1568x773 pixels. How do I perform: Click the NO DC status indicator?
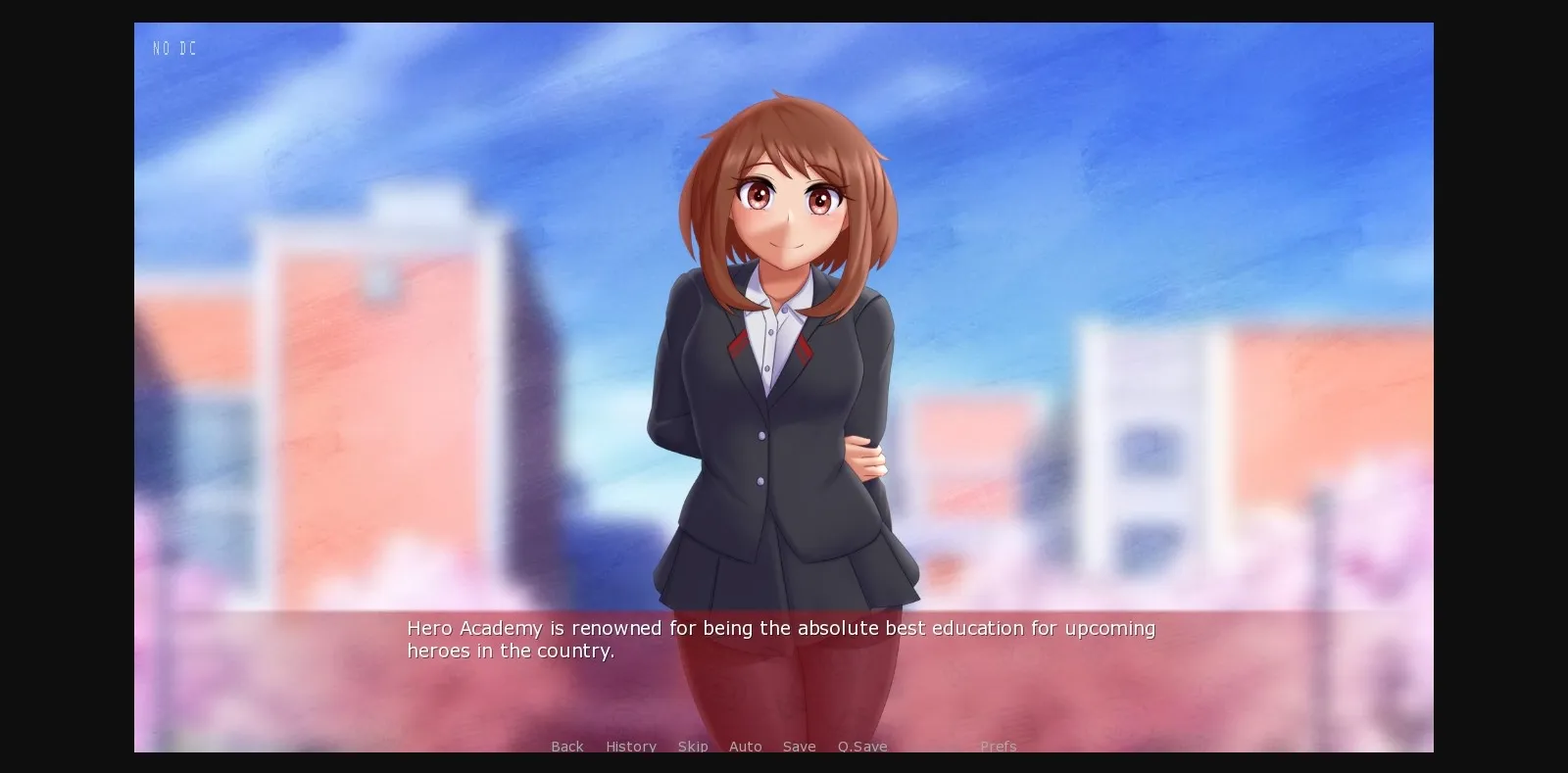click(x=174, y=47)
